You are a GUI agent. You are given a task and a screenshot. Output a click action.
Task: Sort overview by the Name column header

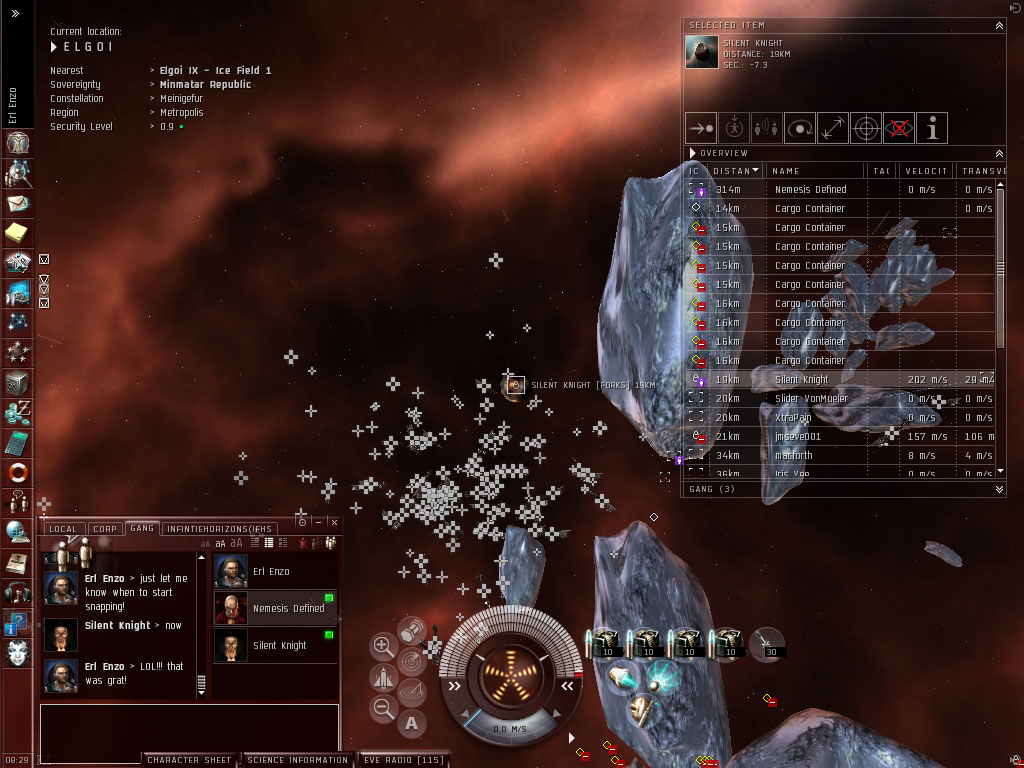tap(815, 171)
